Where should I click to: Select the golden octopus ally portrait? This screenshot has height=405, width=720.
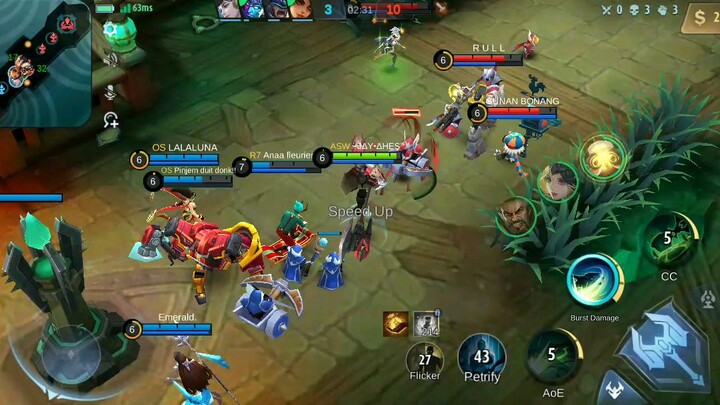click(x=601, y=157)
